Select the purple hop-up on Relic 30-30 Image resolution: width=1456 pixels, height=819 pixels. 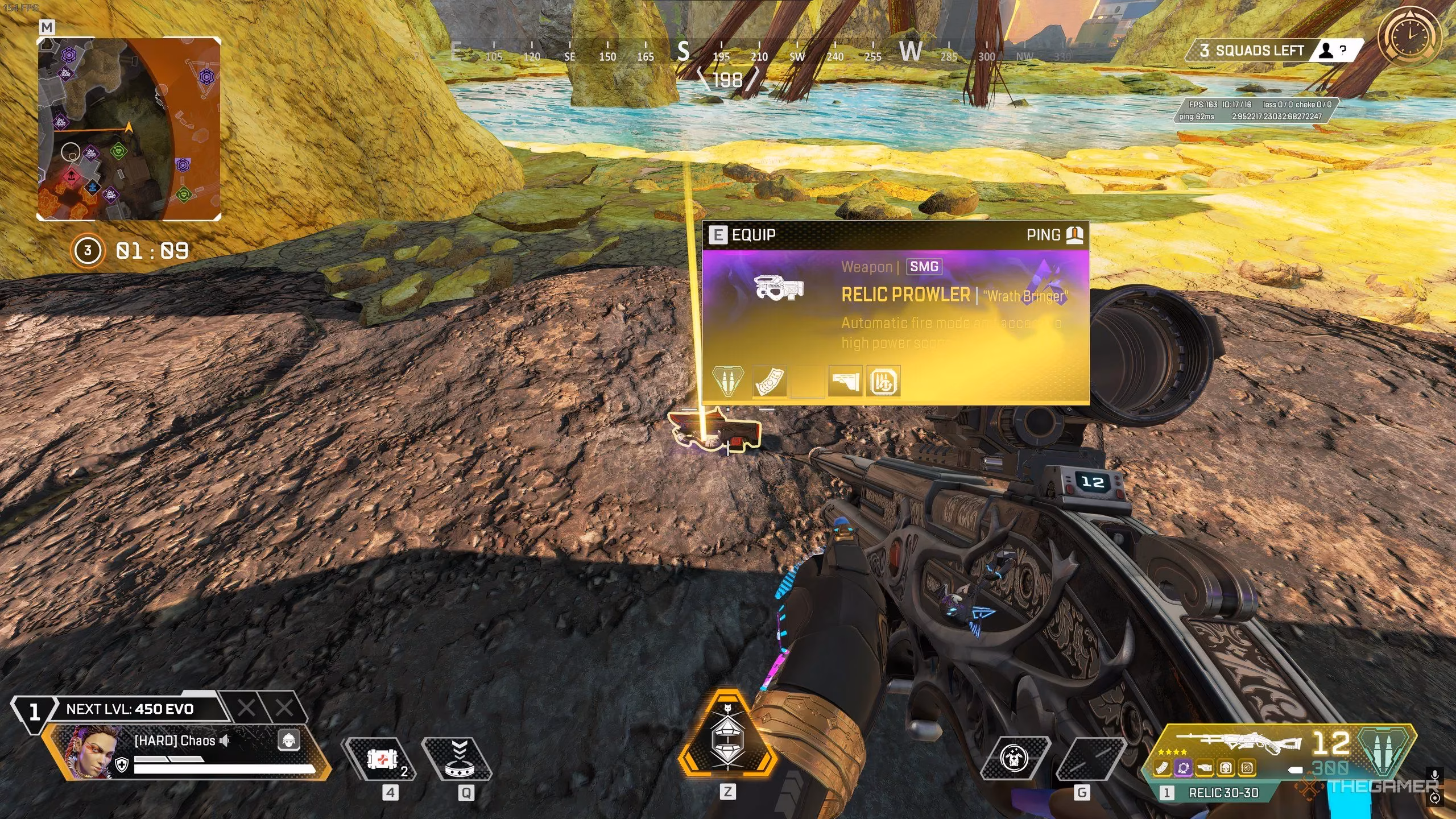pyautogui.click(x=1183, y=768)
